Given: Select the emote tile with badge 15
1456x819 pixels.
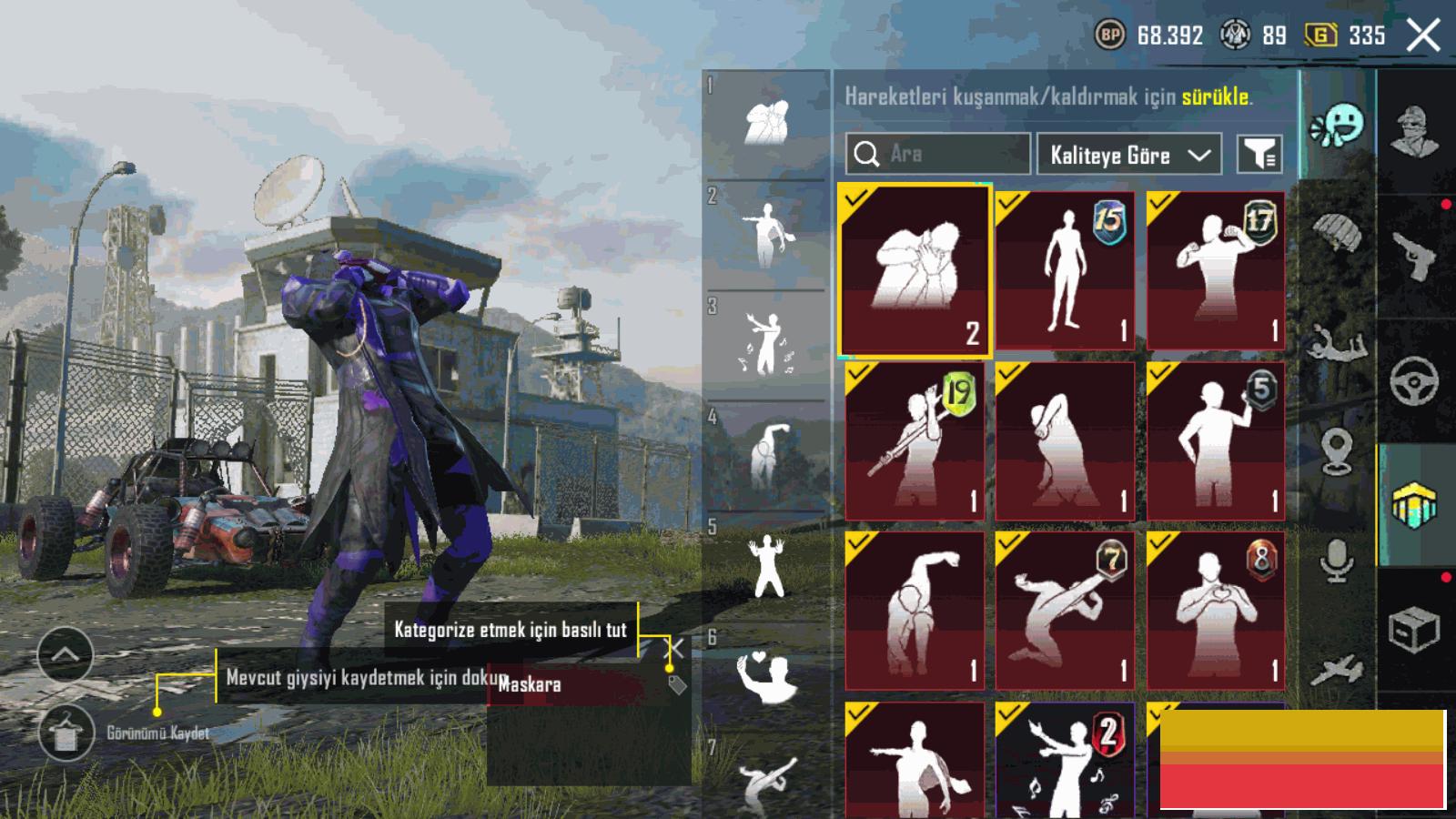Looking at the screenshot, I should click(1065, 270).
